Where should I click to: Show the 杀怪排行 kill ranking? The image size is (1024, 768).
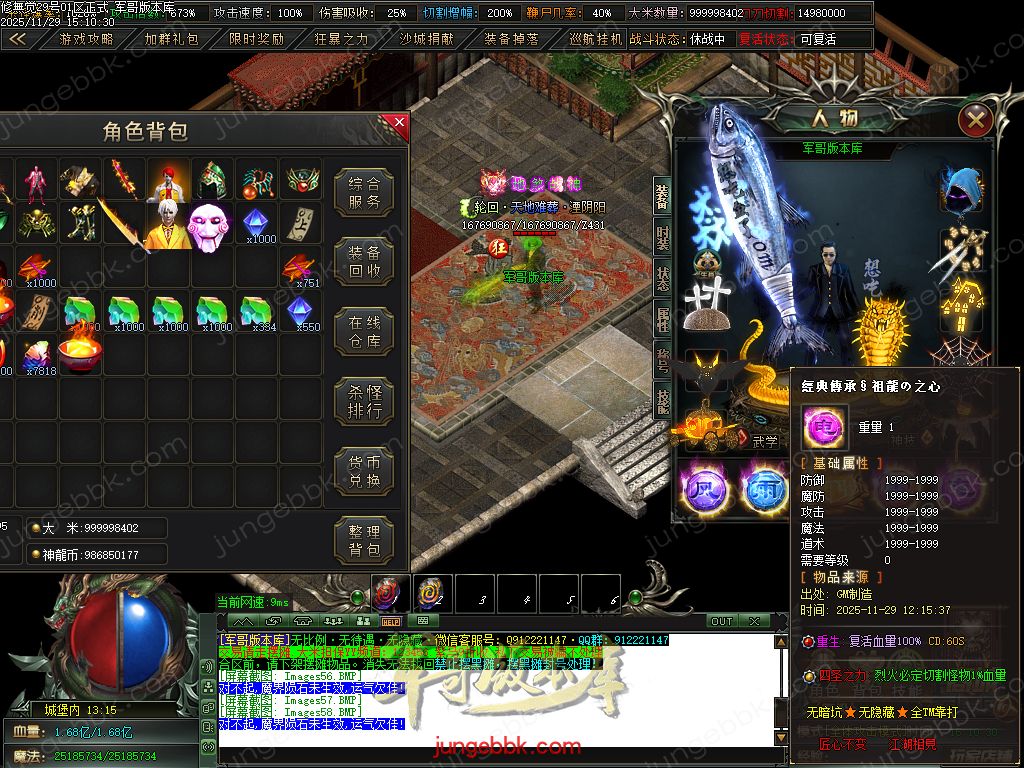click(364, 402)
